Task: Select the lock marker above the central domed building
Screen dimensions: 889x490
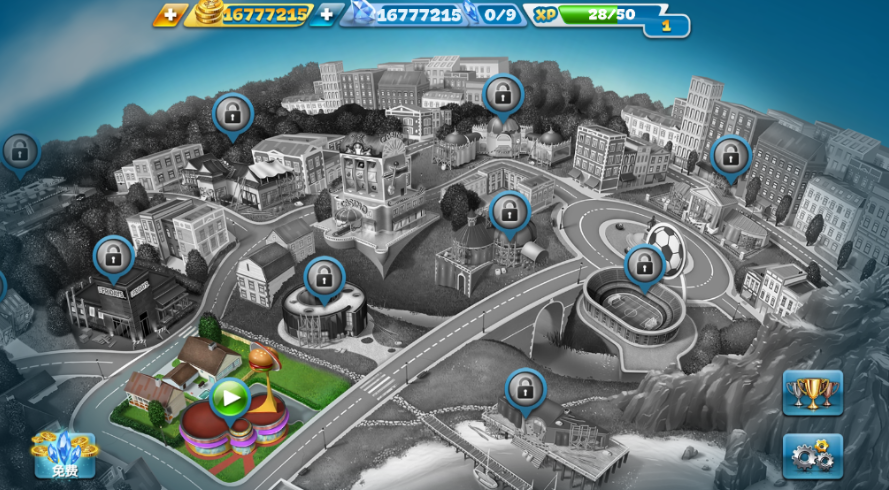Action: (x=509, y=211)
